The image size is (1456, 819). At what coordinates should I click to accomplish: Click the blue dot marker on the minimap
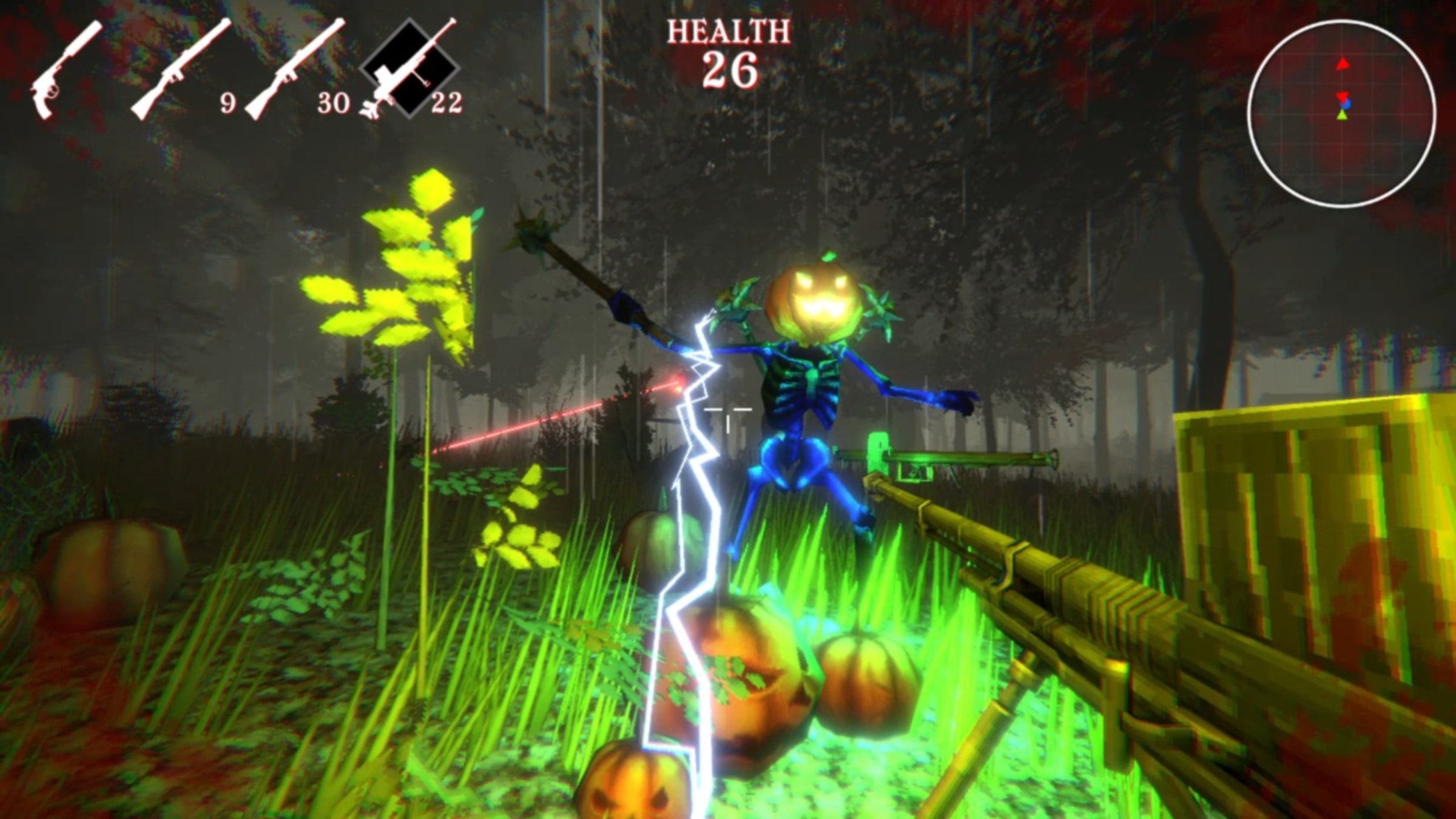coord(1346,104)
